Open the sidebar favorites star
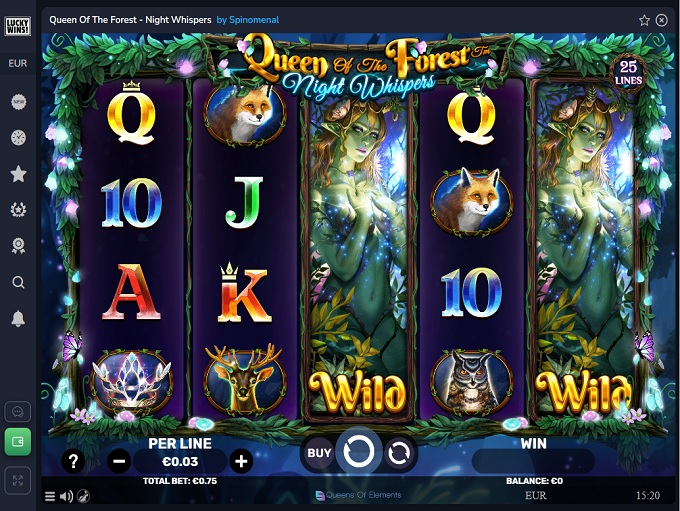 click(18, 174)
